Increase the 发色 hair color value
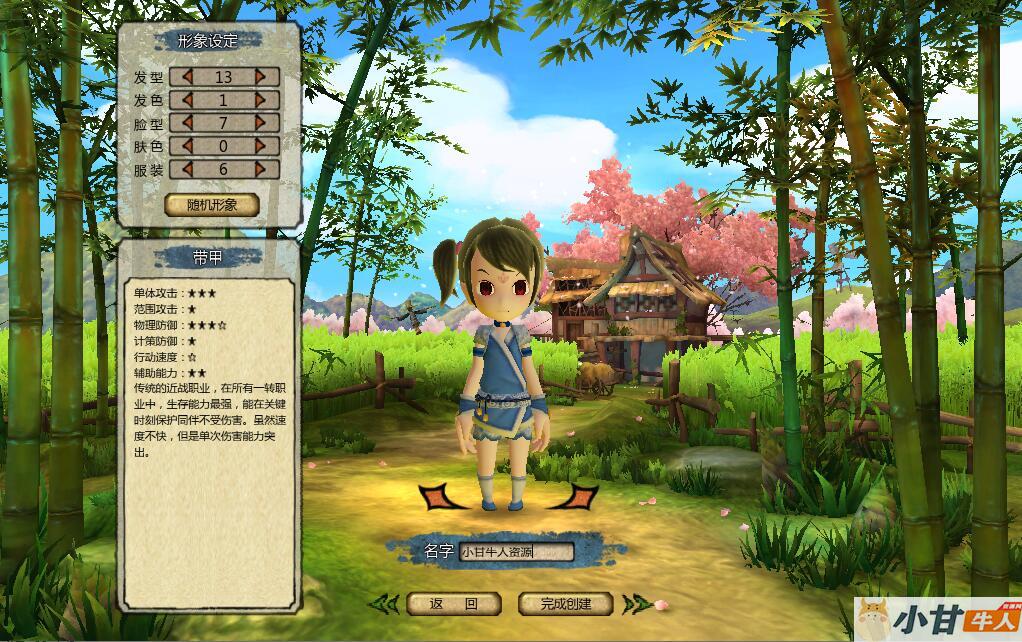This screenshot has height=642, width=1022. 261,100
